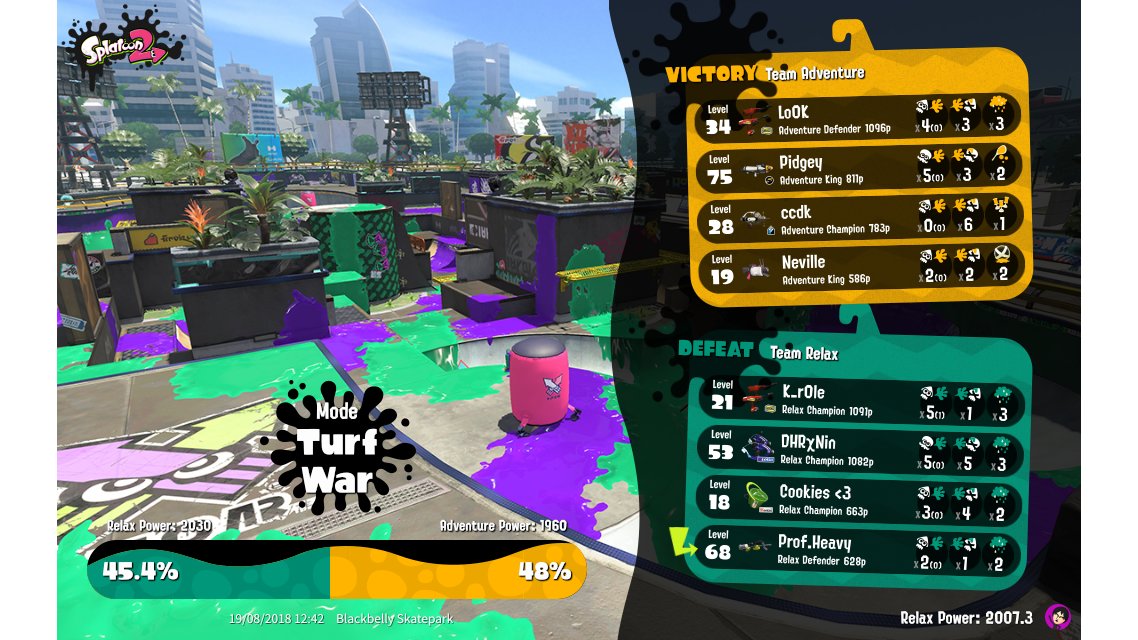
Task: Select the Turf War mode badge
Action: [x=336, y=446]
